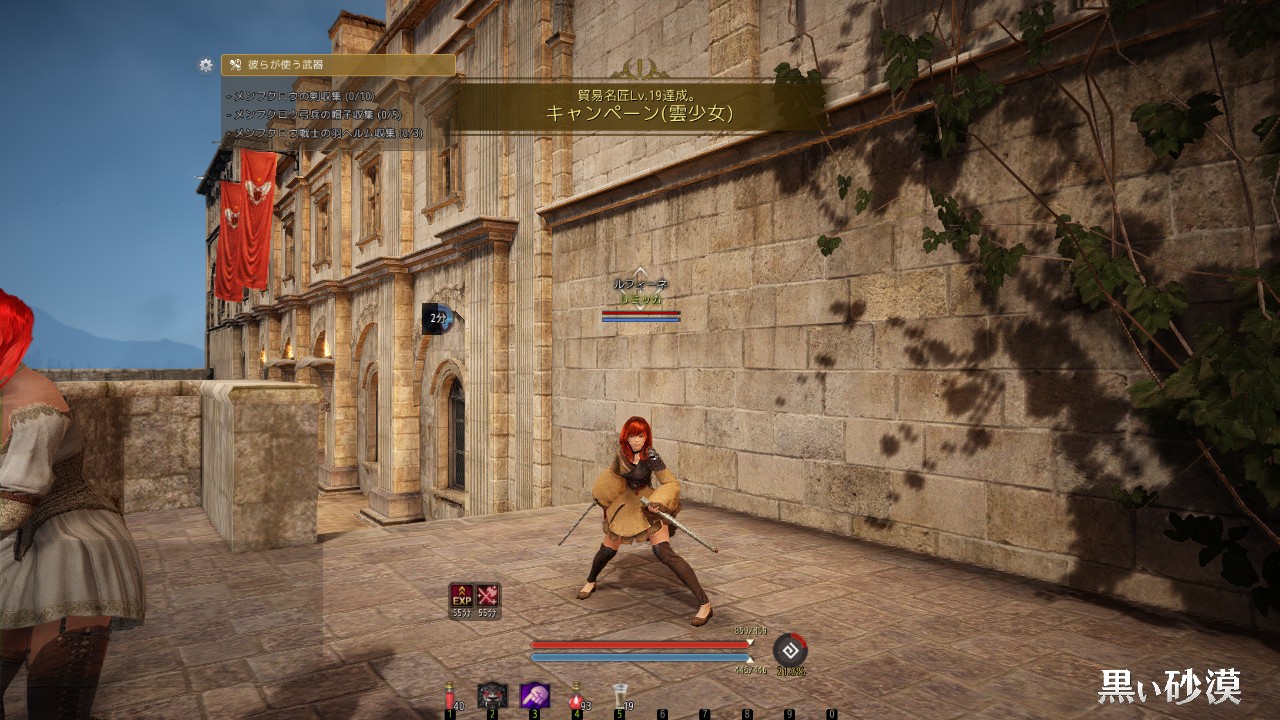The image size is (1280, 720).
Task: Use the slim red potion in slot 1
Action: (x=449, y=696)
